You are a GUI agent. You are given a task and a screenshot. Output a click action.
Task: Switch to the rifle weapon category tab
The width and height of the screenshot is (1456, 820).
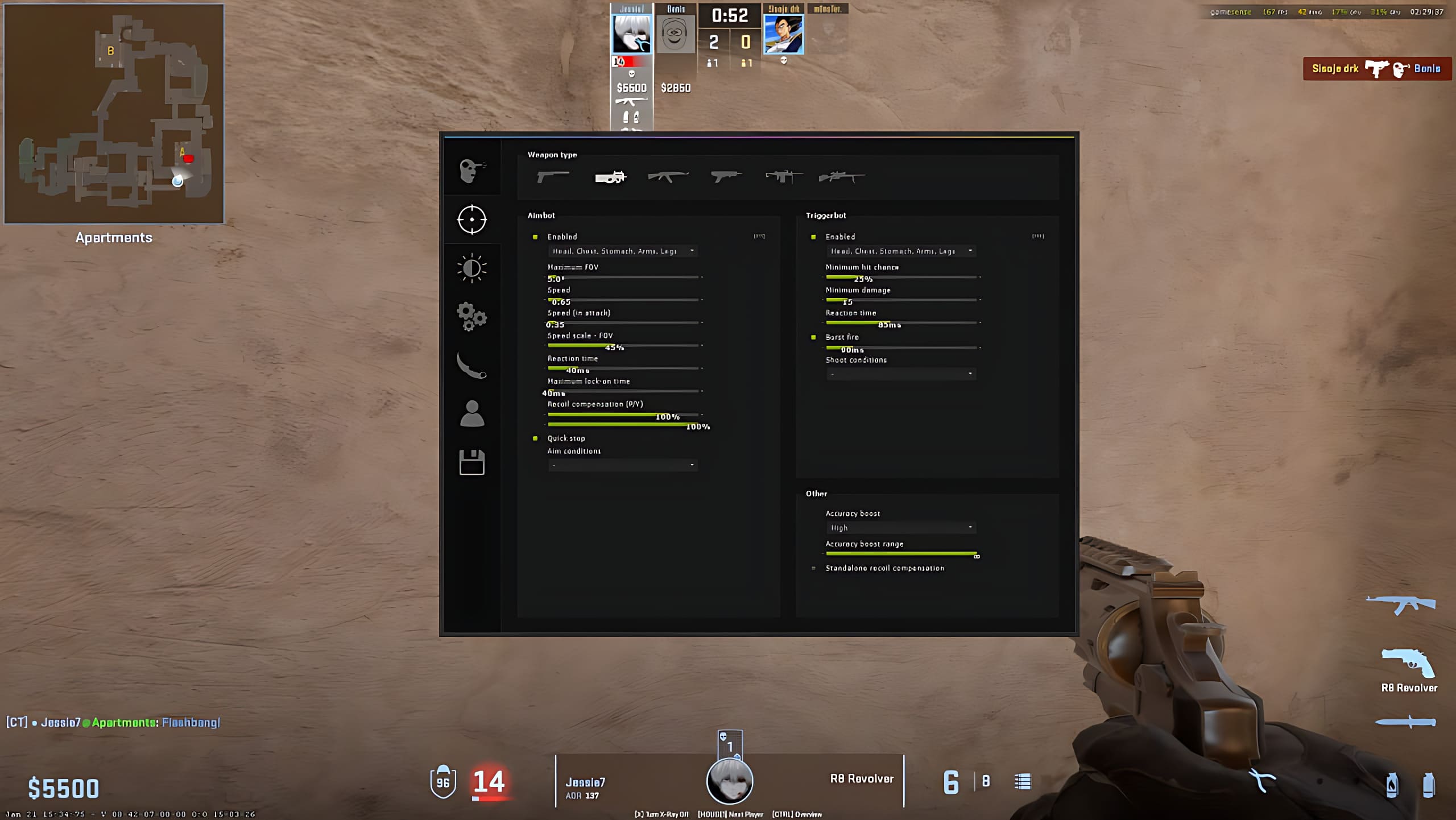point(667,177)
